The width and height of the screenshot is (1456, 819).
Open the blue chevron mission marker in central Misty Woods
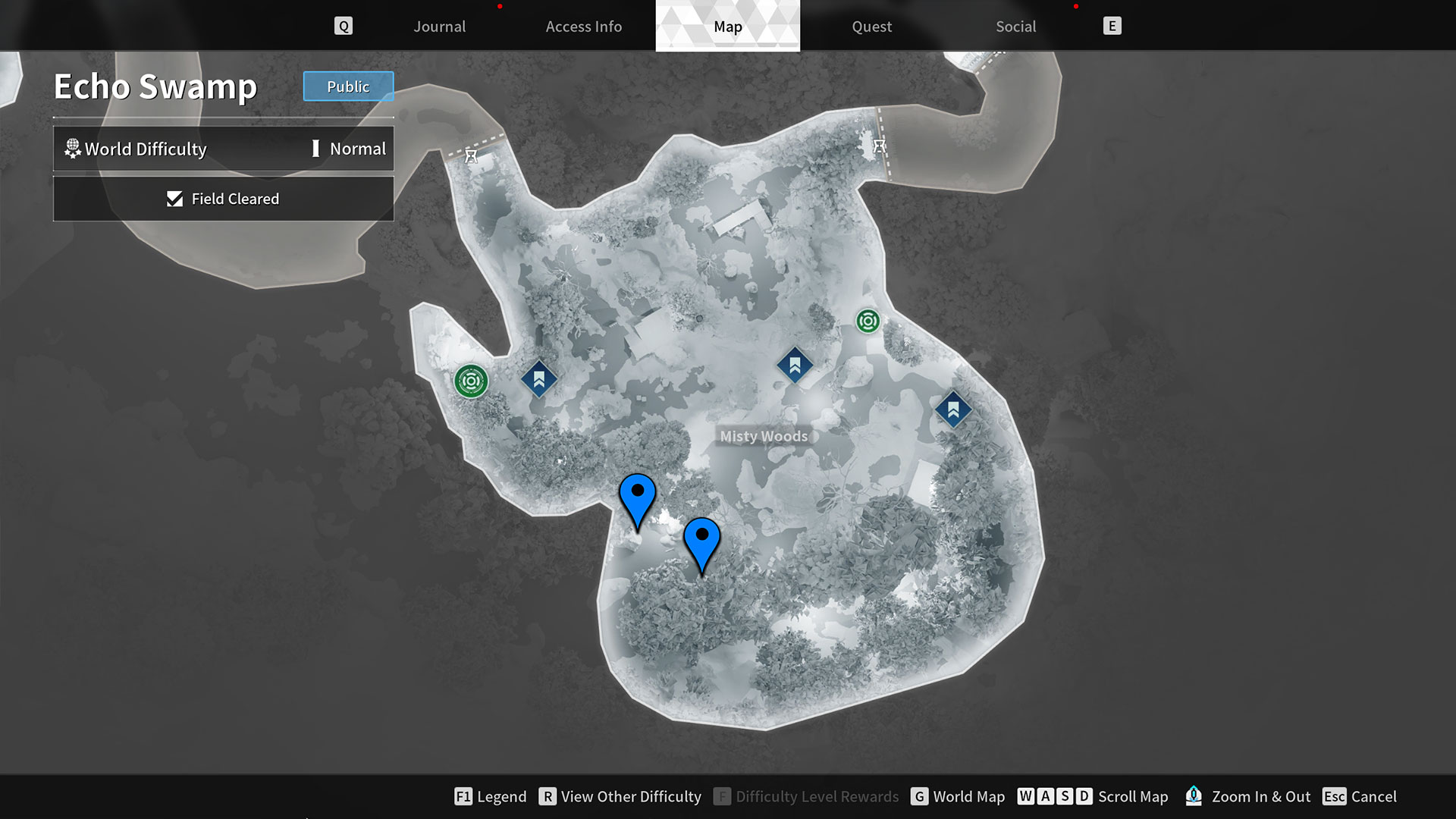click(x=793, y=366)
